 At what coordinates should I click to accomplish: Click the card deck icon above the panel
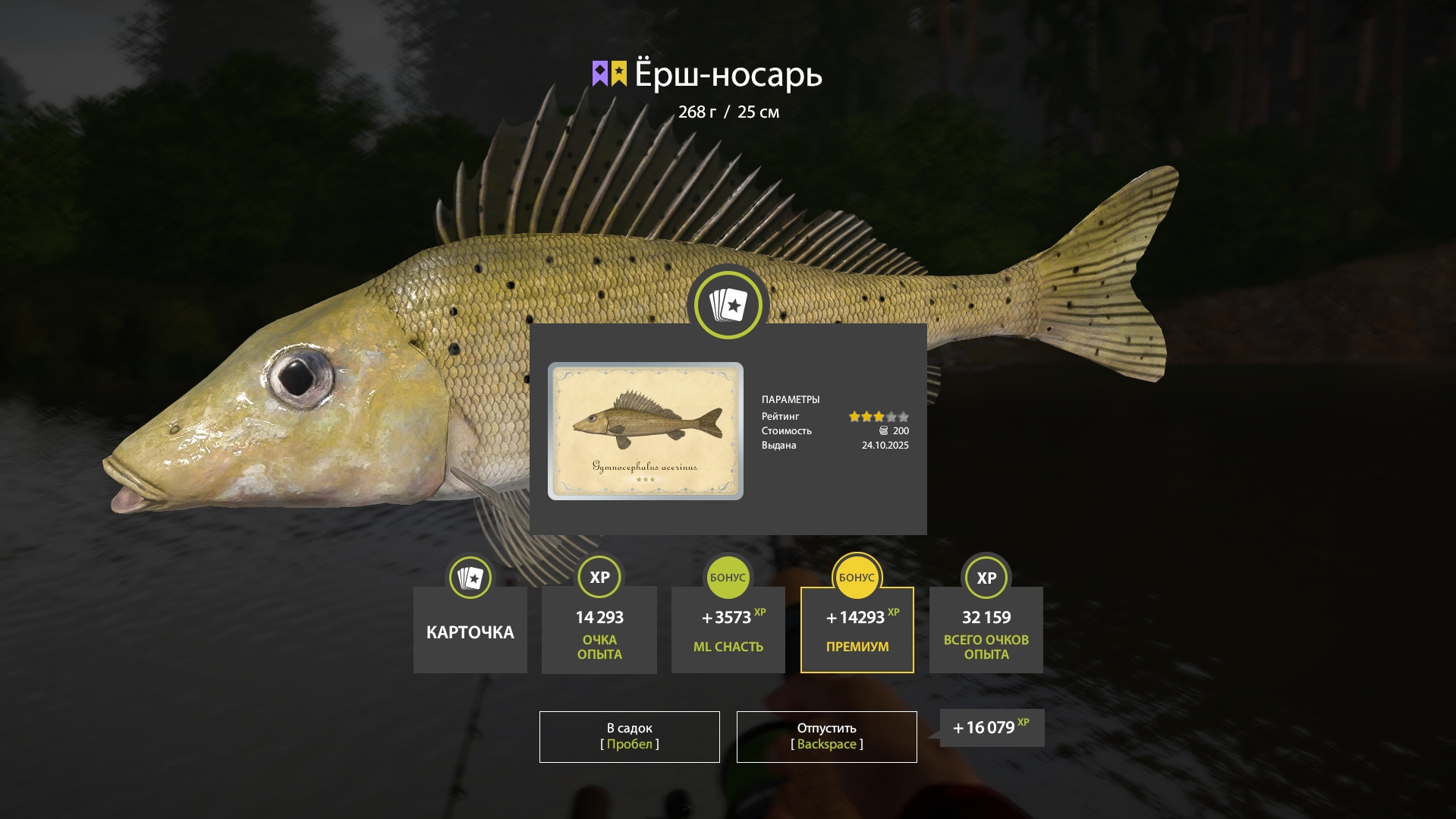728,305
